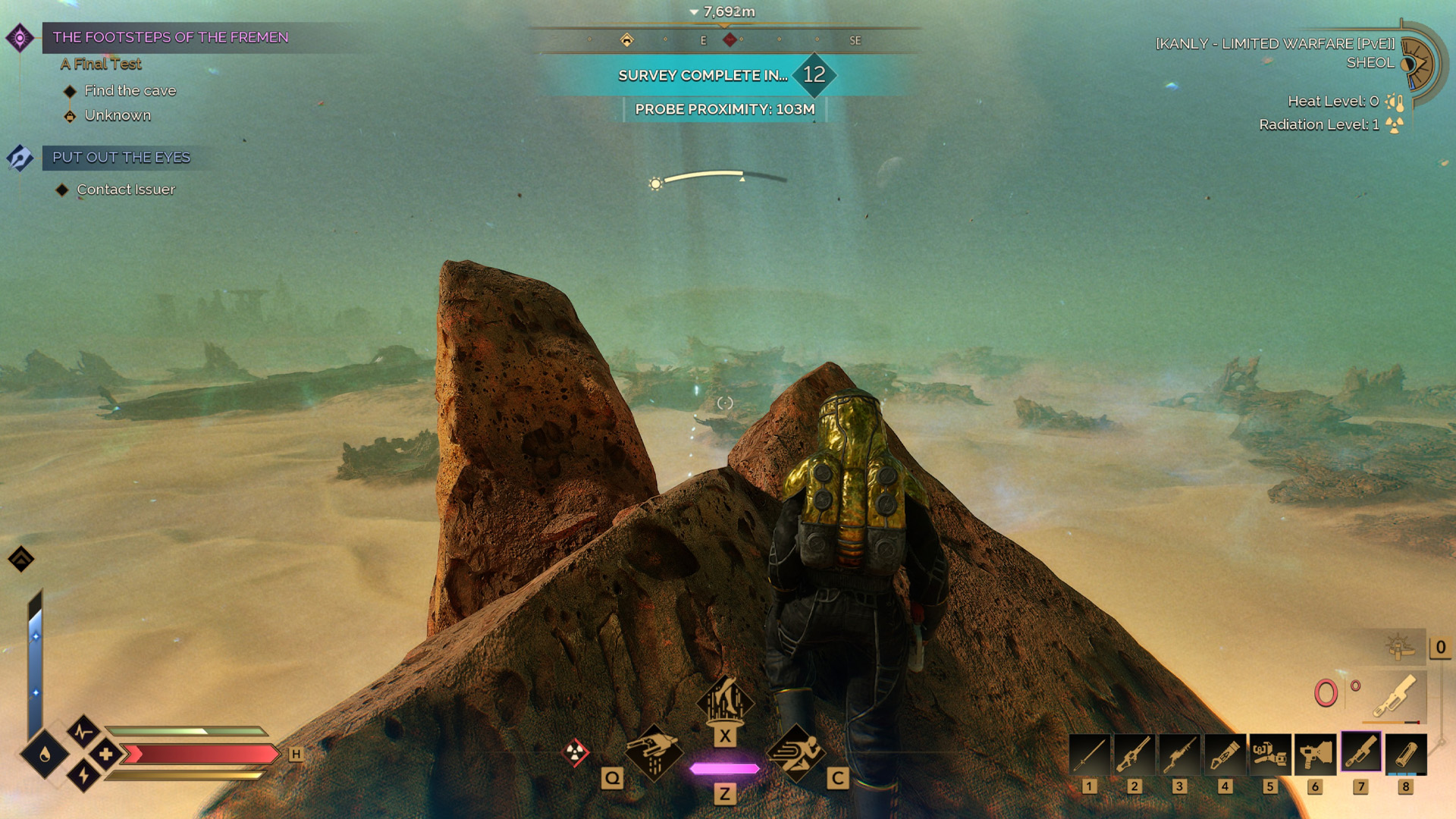Click the Unknown objective marker under A Final Test
1456x819 pixels.
tap(118, 115)
